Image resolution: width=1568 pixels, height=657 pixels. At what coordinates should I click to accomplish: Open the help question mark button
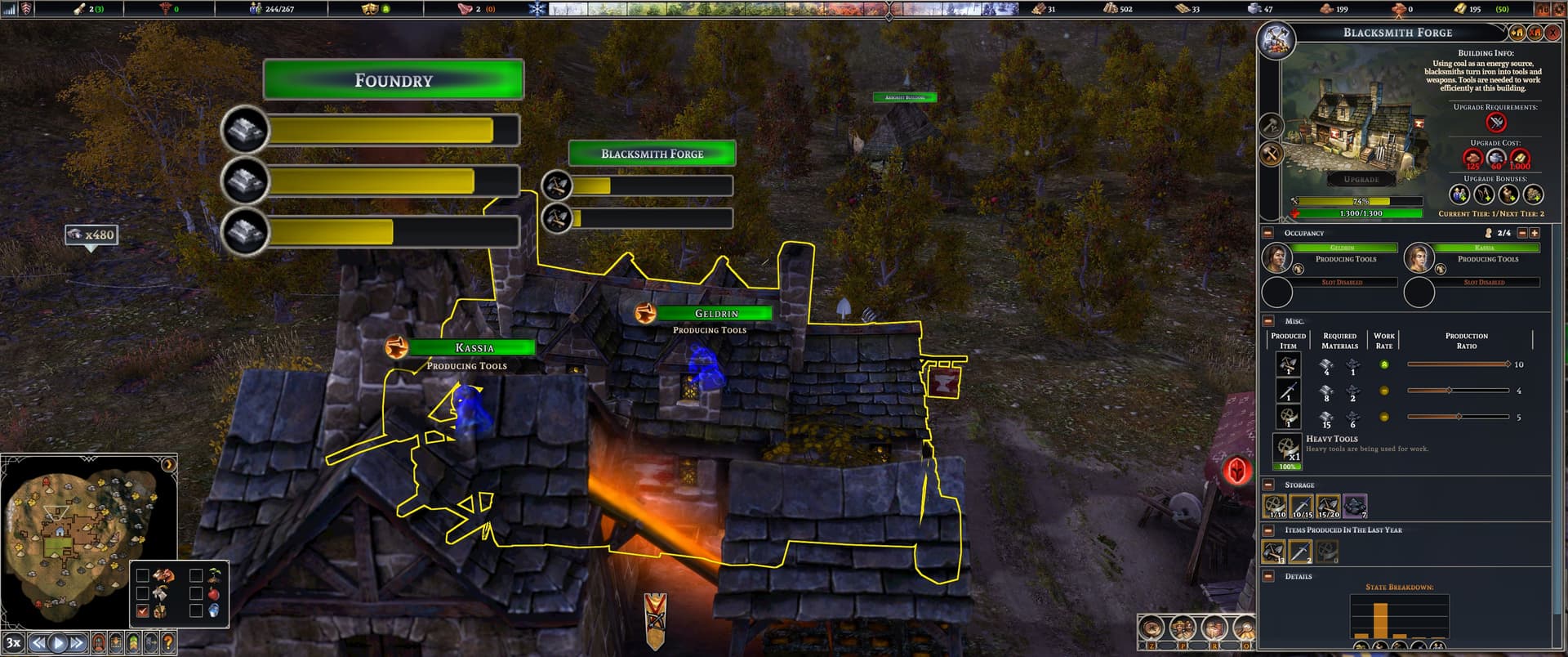(168, 643)
